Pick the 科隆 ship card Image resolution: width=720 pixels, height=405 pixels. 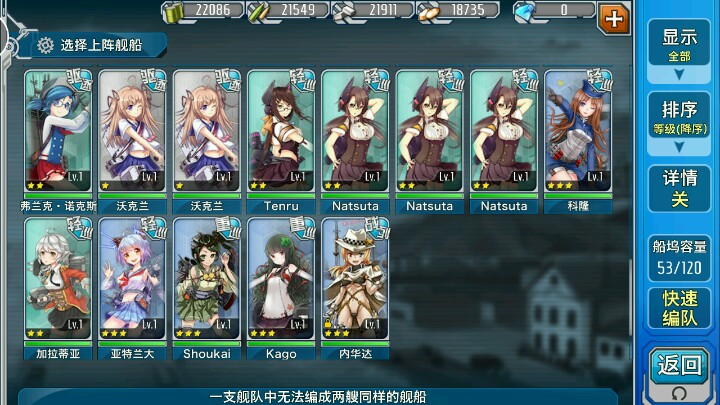[578, 132]
